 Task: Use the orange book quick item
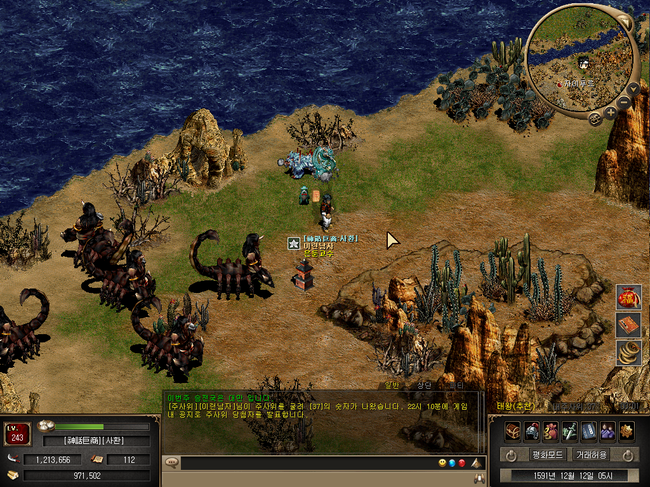point(628,324)
